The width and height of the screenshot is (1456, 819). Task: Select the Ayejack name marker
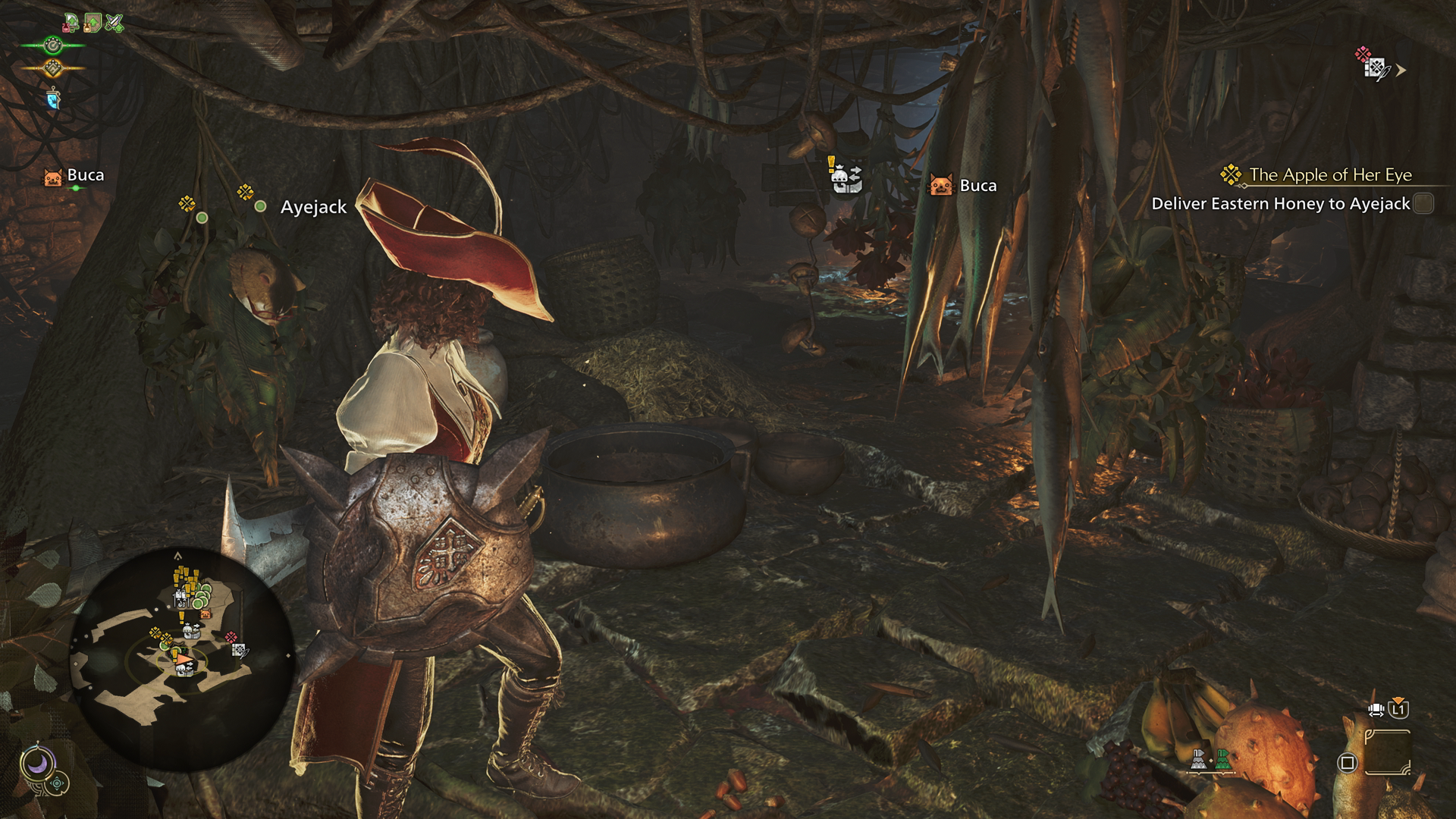[313, 207]
